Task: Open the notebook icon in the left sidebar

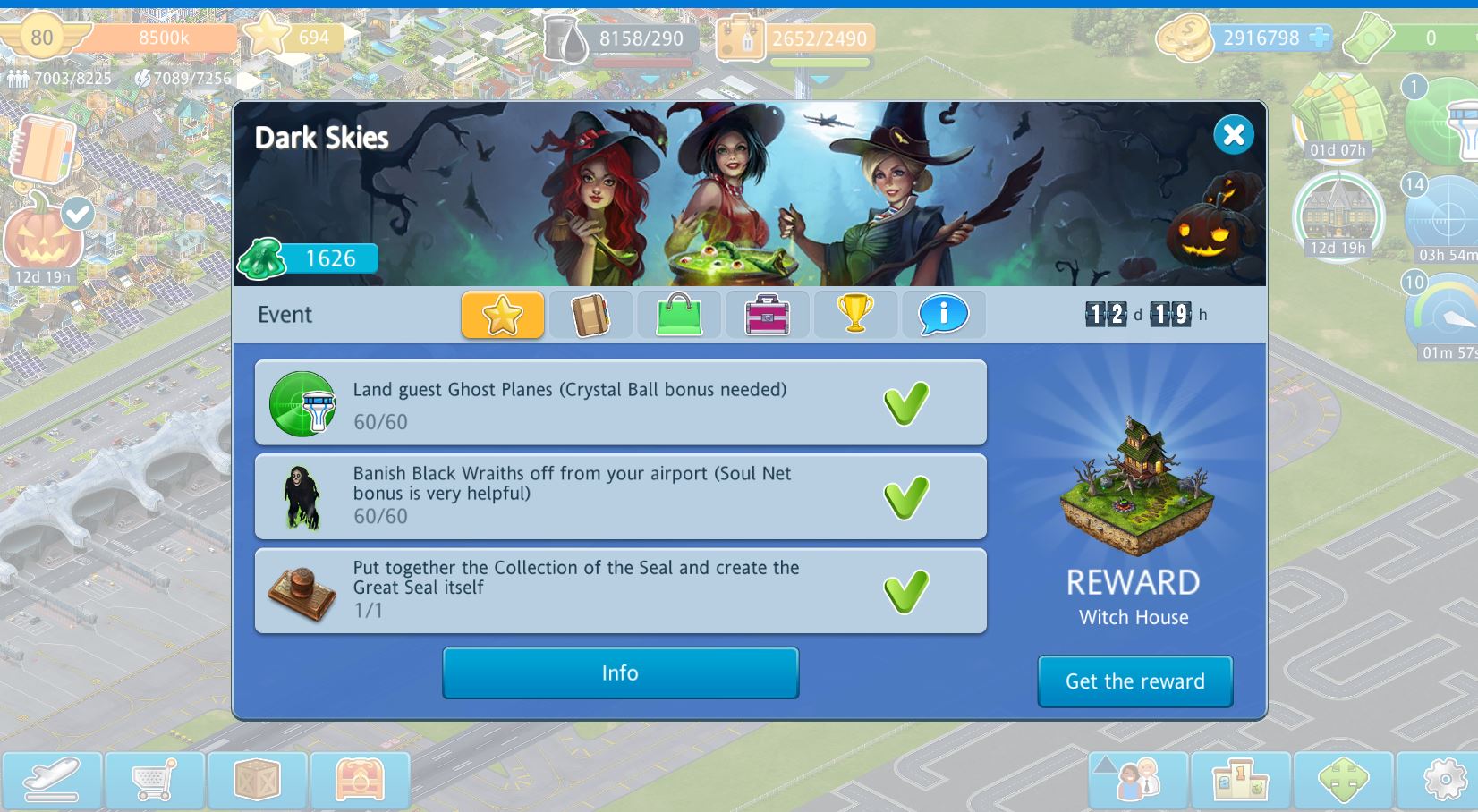Action: tap(40, 149)
